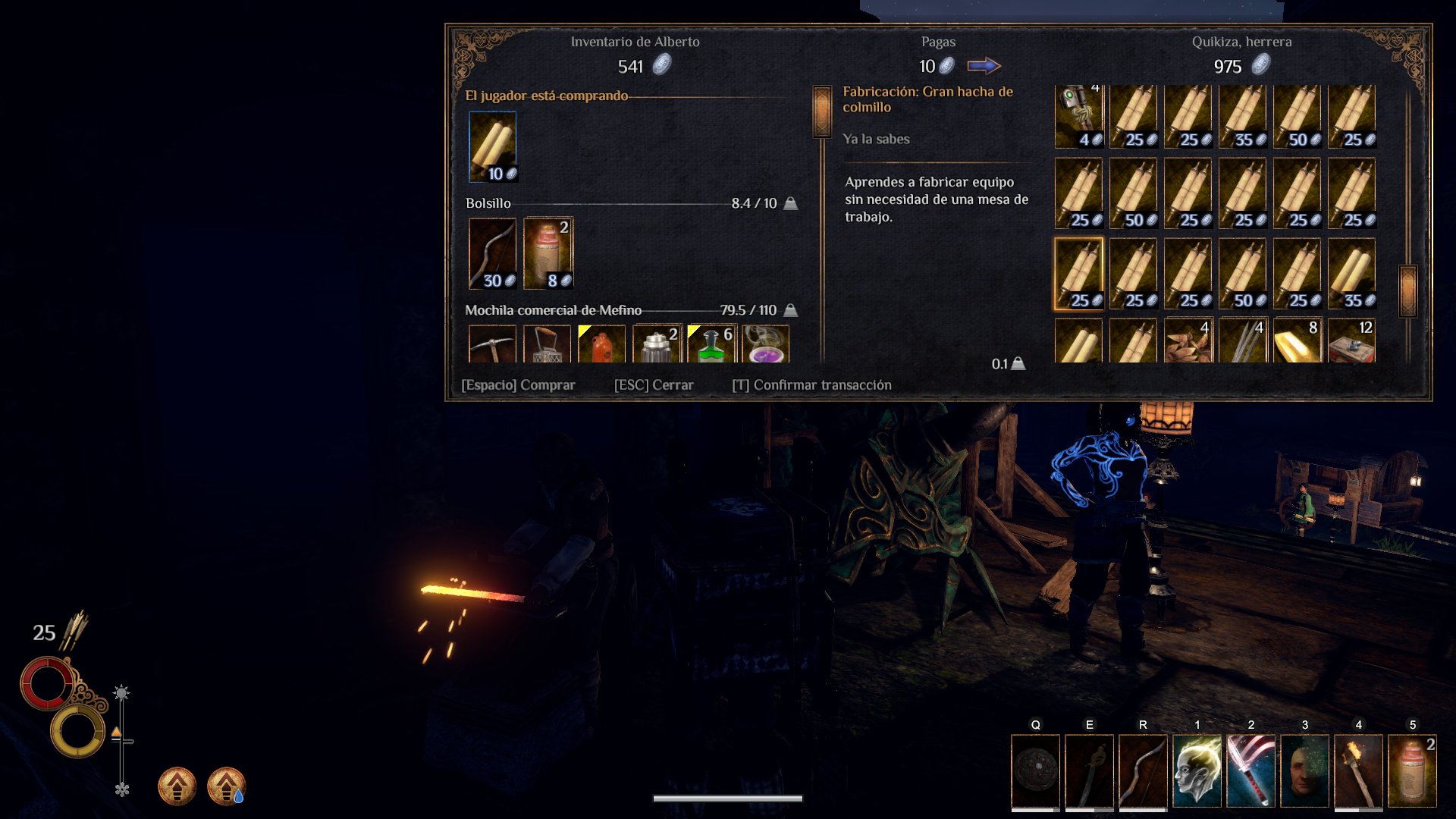Viewport: 1456px width, 819px height.
Task: Select the wood pile stack in merchant stock
Action: [x=1188, y=341]
